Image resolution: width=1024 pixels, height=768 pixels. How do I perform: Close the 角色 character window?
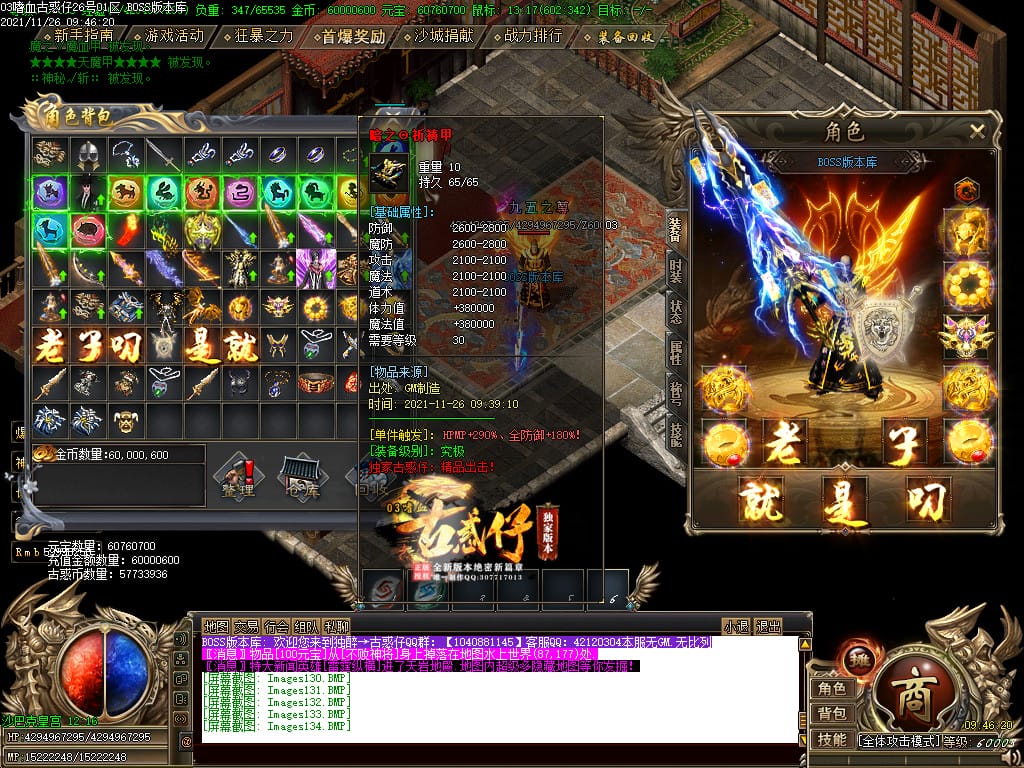[x=977, y=131]
